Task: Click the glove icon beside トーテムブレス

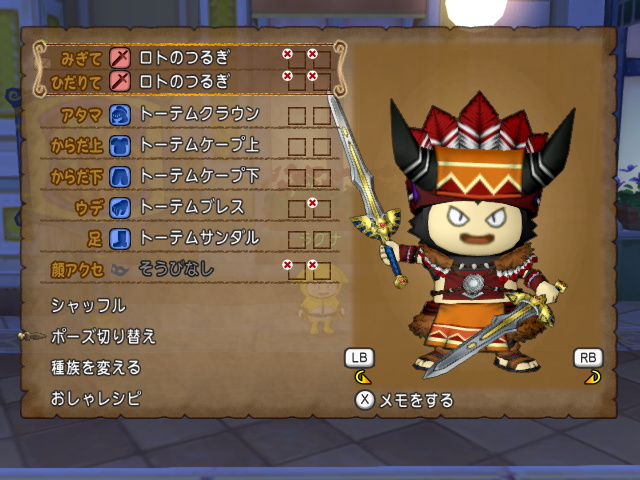Action: 119,207
